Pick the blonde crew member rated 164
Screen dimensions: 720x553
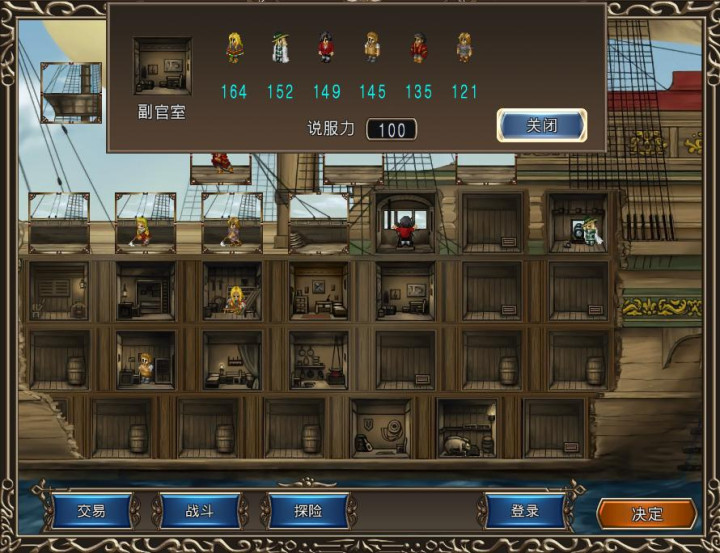click(x=234, y=49)
